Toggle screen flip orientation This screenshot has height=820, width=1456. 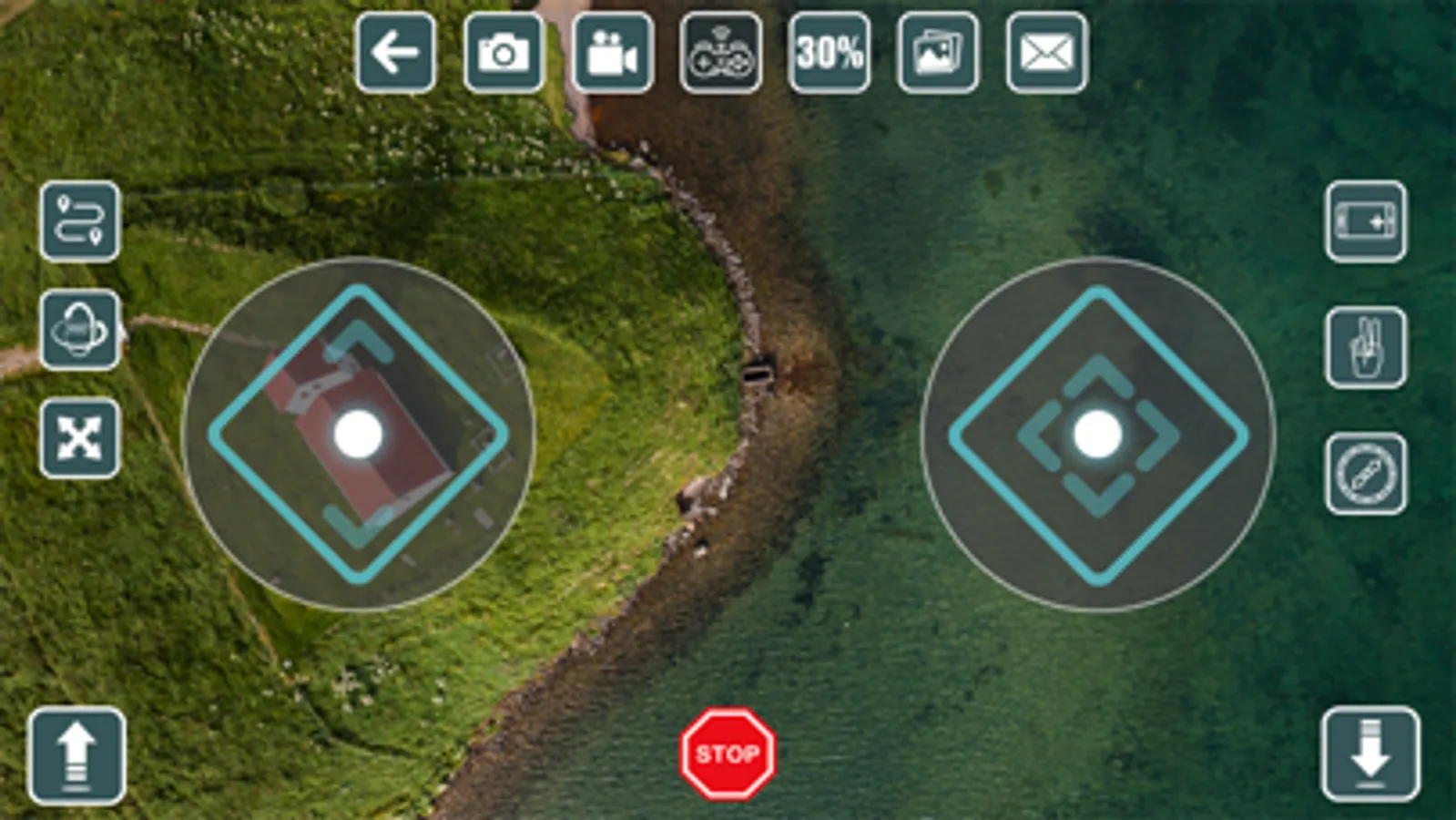[x=1363, y=223]
